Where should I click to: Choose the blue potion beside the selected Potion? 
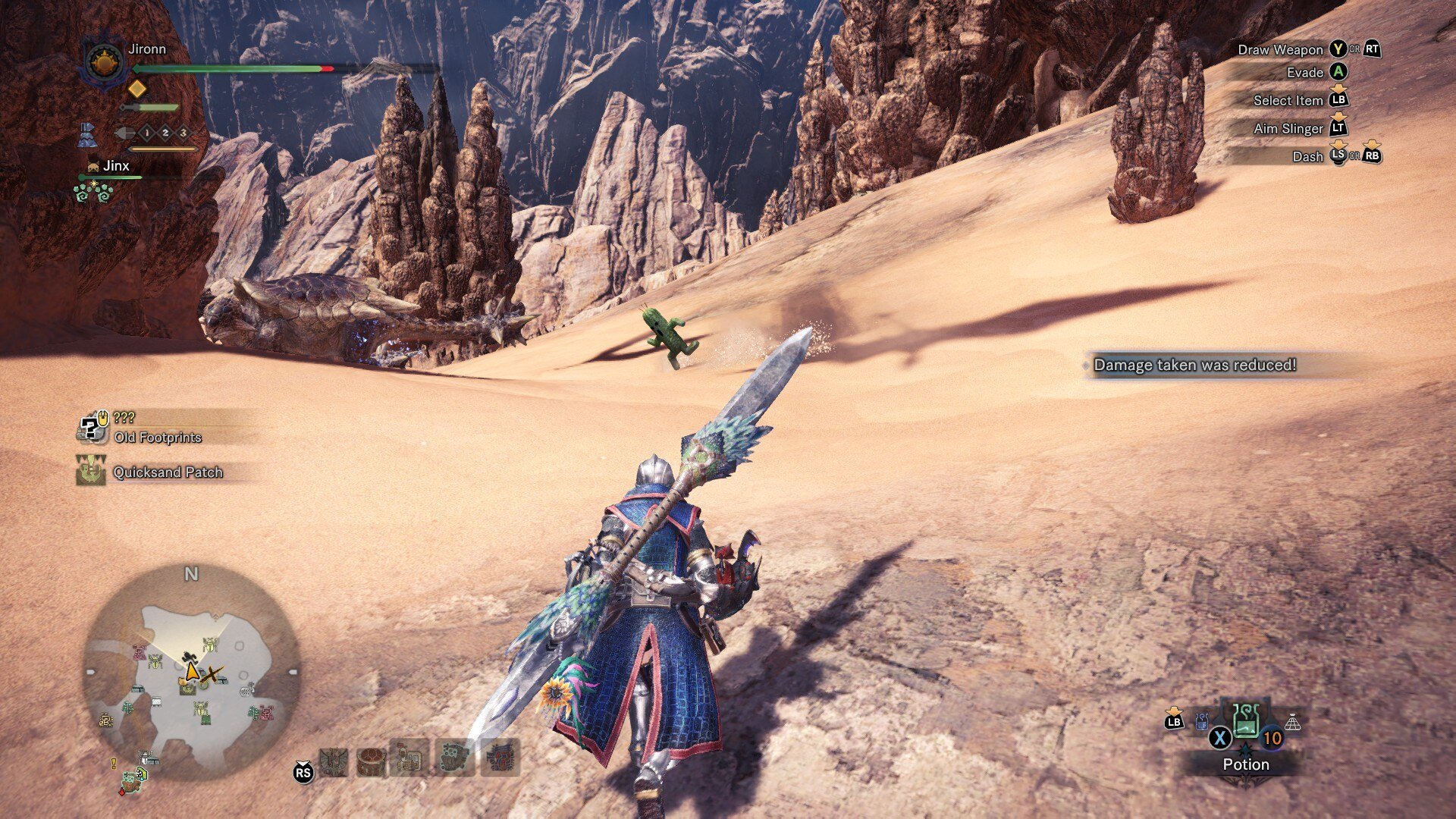1202,721
